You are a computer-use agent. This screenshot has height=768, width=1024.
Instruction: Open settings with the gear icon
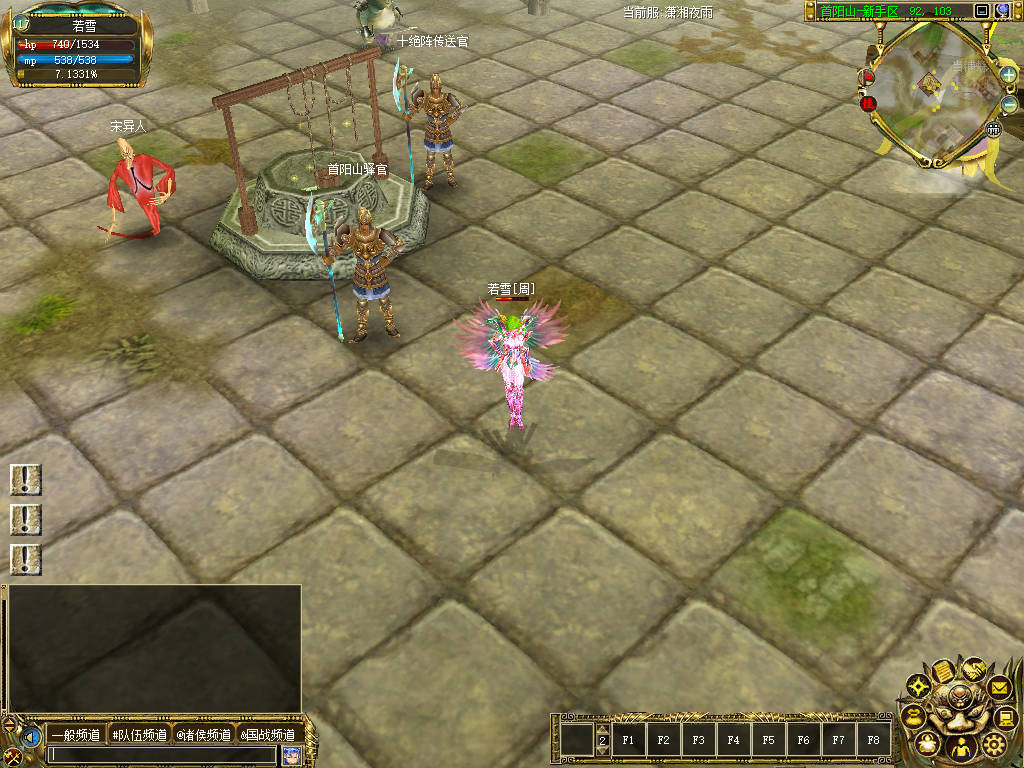tap(993, 743)
